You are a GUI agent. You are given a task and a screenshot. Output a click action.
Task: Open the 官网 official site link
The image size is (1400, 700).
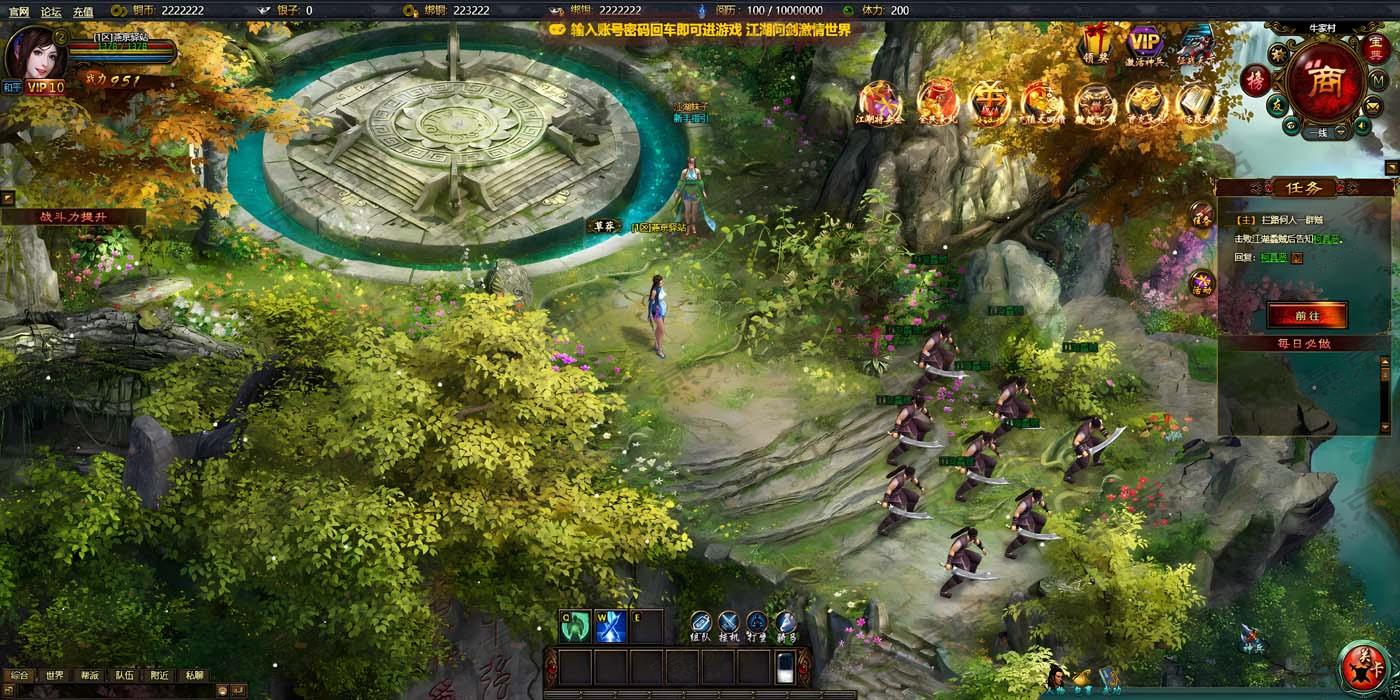tap(19, 12)
